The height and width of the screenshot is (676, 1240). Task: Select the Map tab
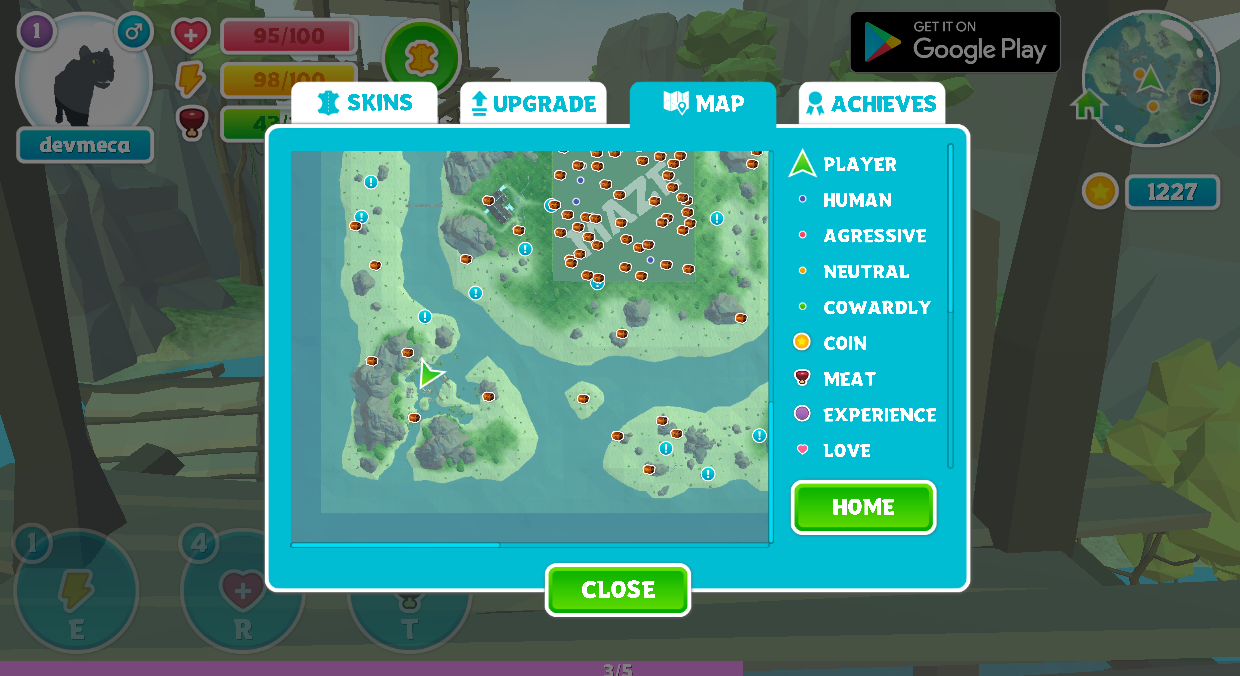click(703, 103)
